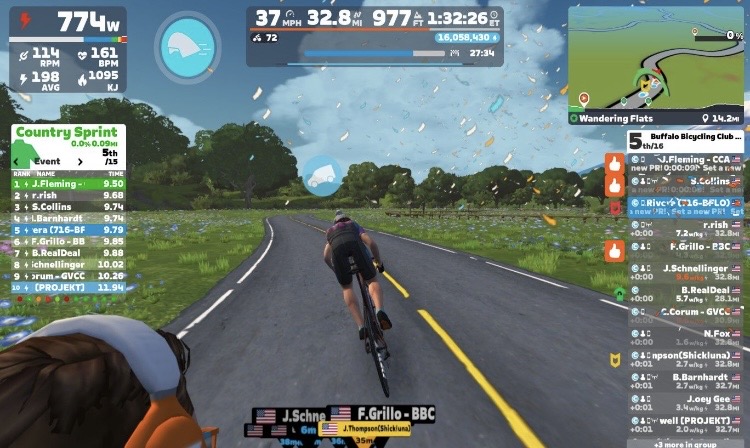Give a Ride On to J.Fleming - CCA

click(614, 162)
